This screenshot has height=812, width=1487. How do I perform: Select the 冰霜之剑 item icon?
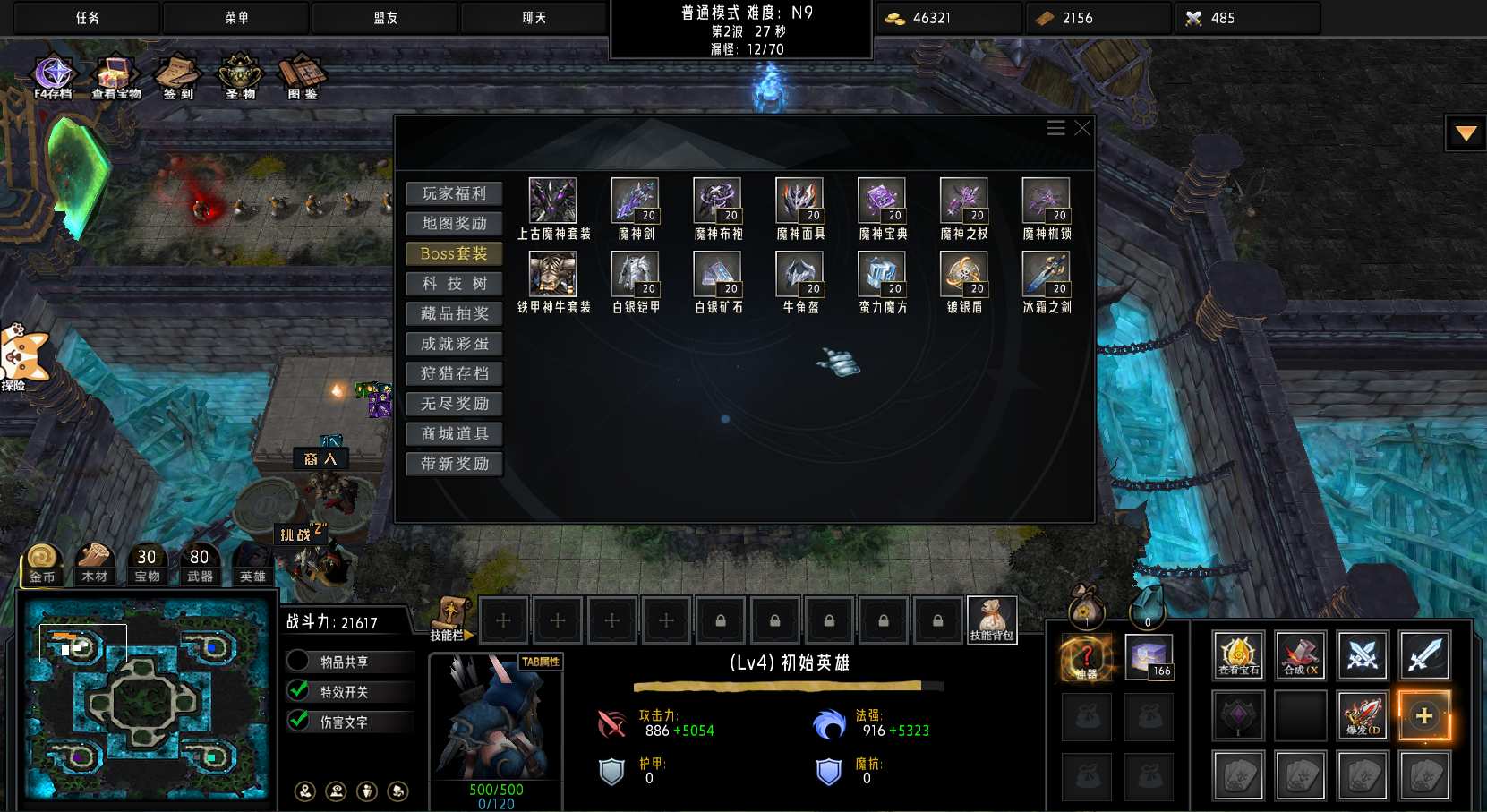pyautogui.click(x=1047, y=274)
